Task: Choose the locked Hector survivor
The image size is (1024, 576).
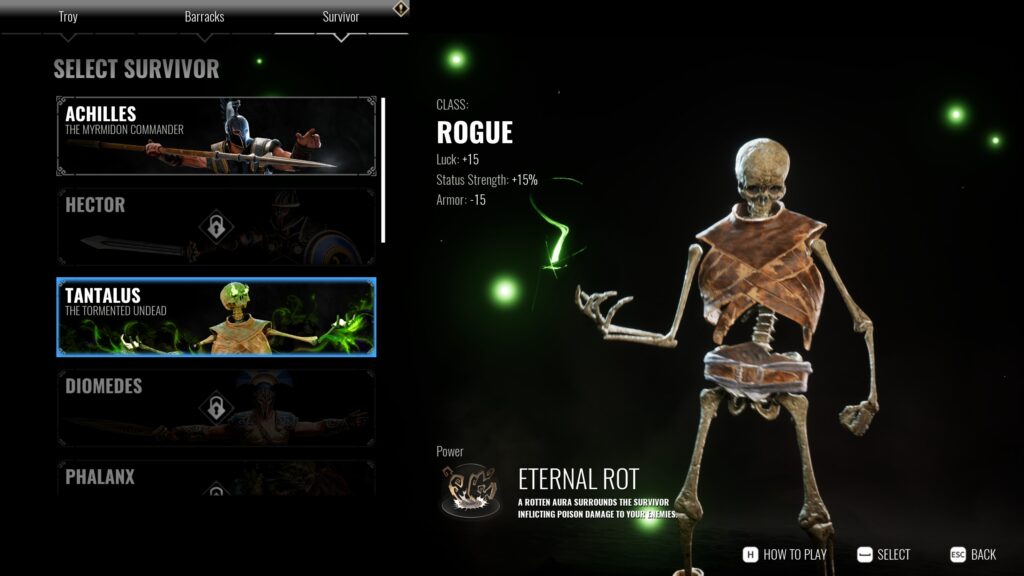Action: coord(216,227)
